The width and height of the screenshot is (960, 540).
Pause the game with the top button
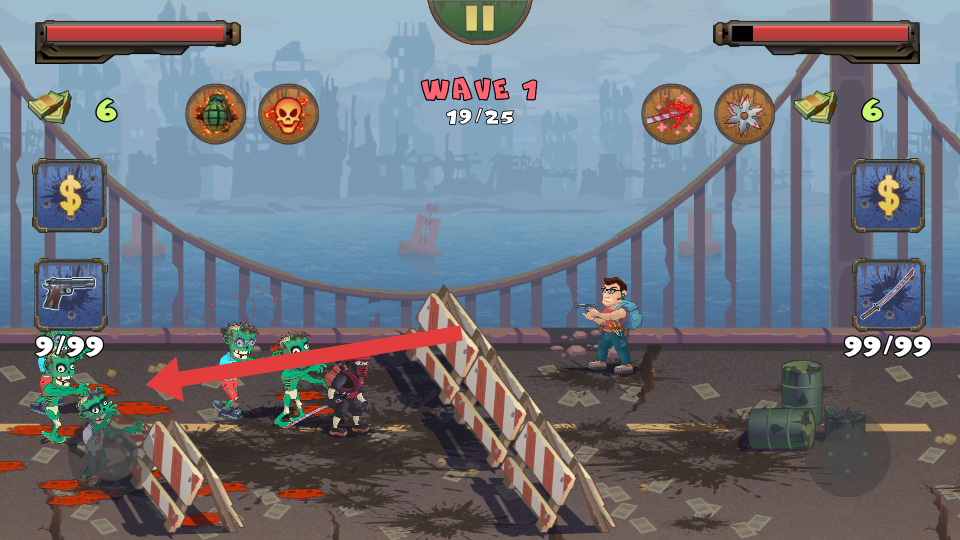[479, 17]
